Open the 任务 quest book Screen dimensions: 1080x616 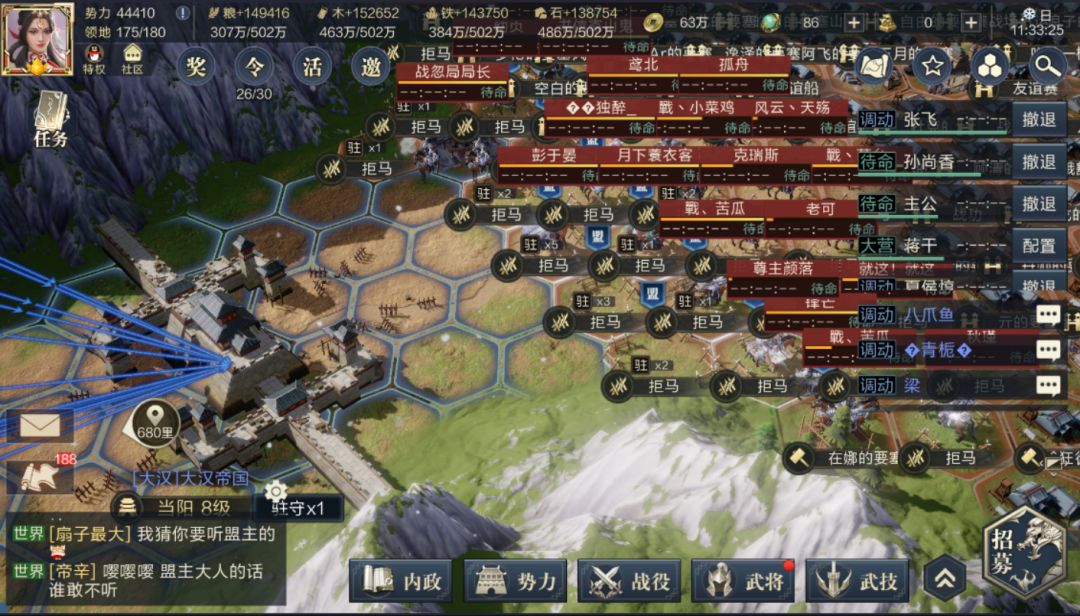click(x=51, y=120)
